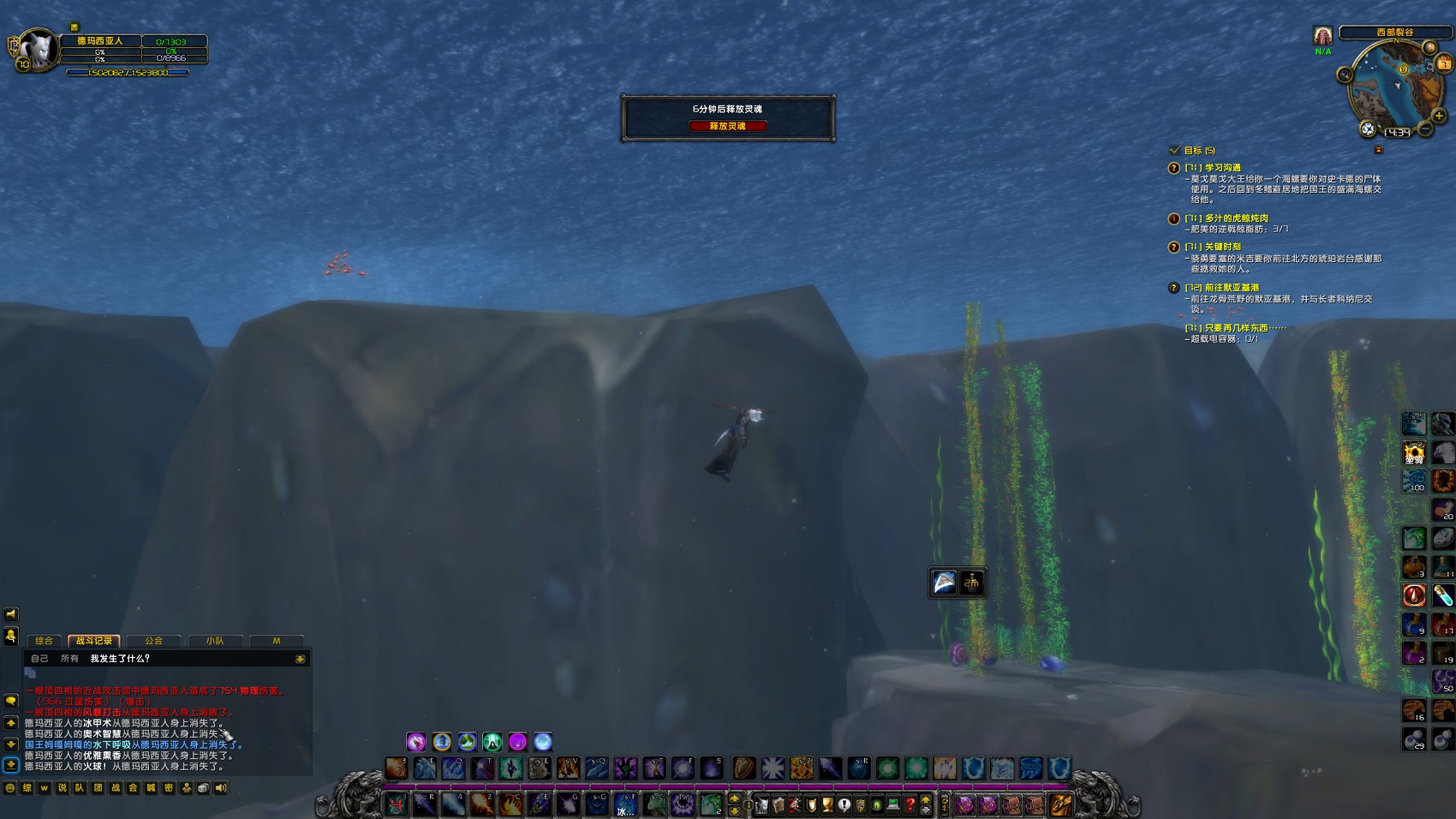Click the red 释放灵魂 release spirit button
The height and width of the screenshot is (819, 1456).
tap(727, 126)
